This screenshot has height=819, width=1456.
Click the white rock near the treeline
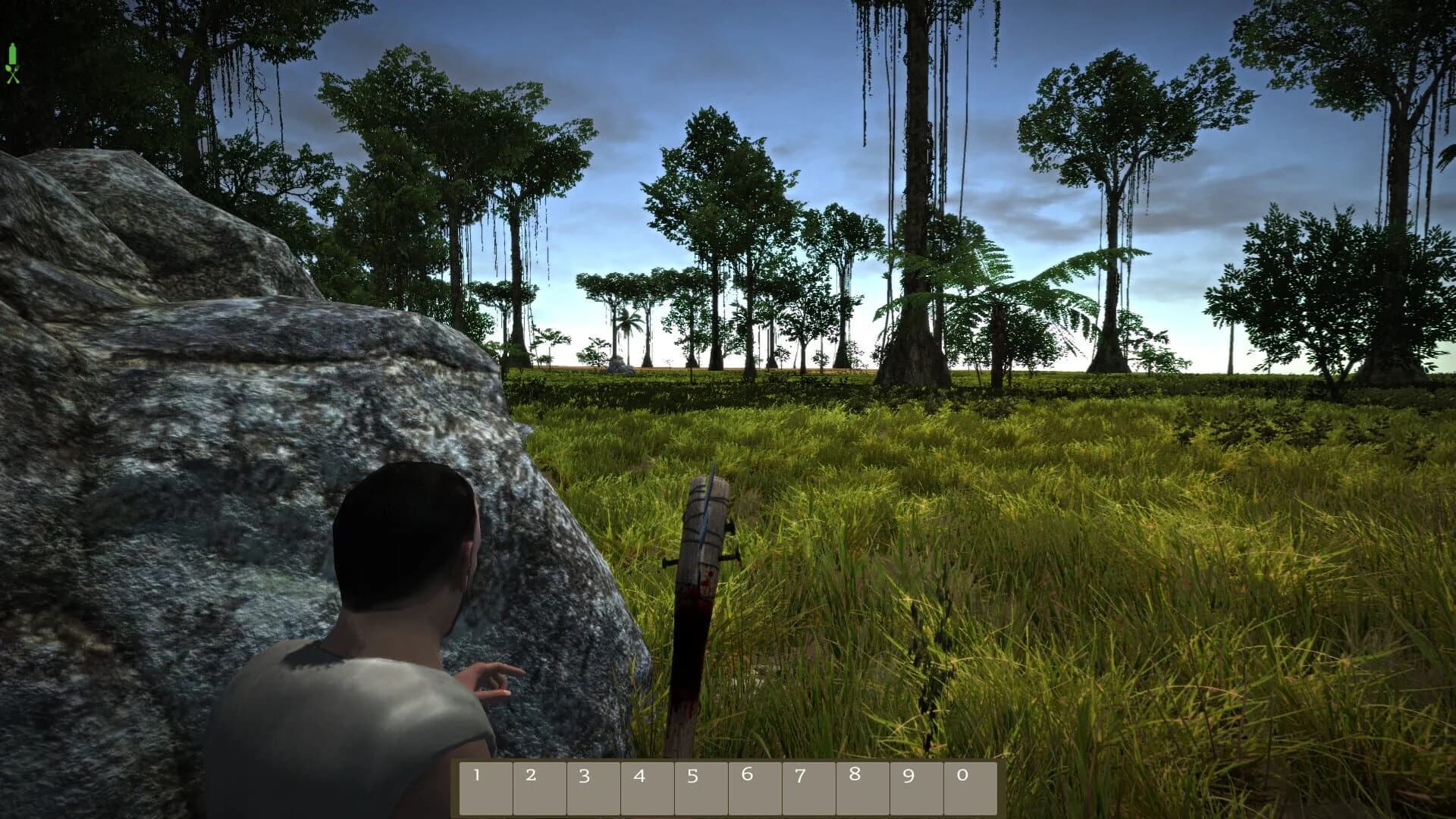click(620, 366)
